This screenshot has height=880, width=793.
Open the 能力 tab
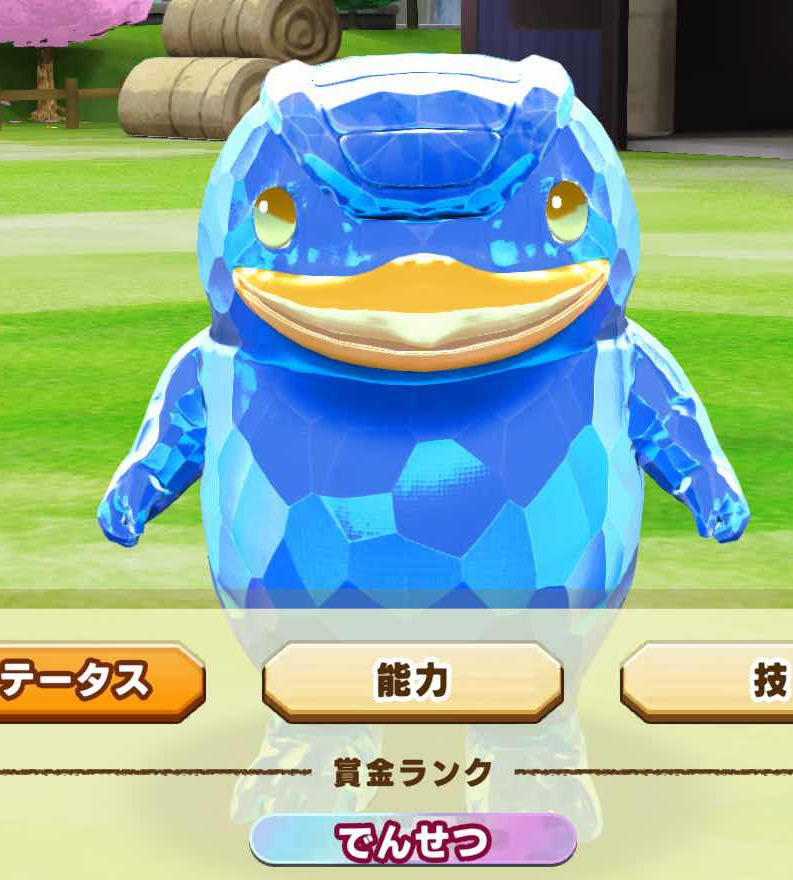[x=412, y=681]
